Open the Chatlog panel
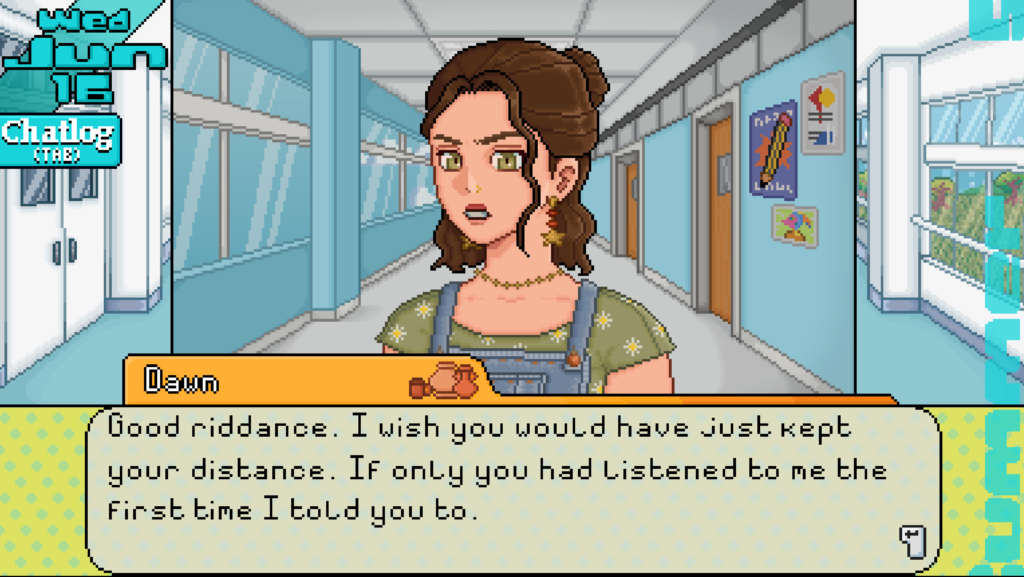Viewport: 1024px width, 577px height. (x=59, y=139)
